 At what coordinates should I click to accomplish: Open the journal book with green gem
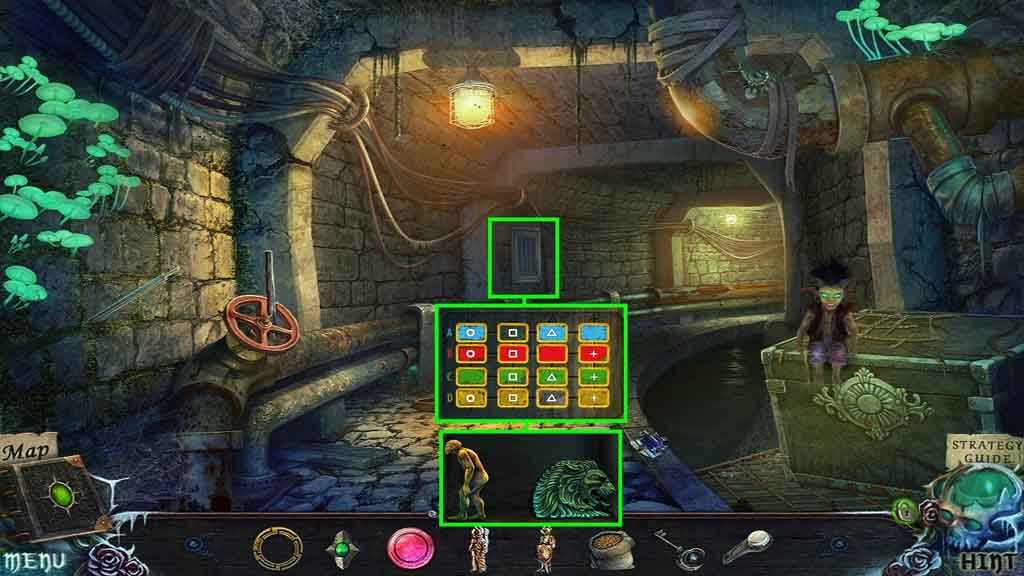pyautogui.click(x=62, y=497)
